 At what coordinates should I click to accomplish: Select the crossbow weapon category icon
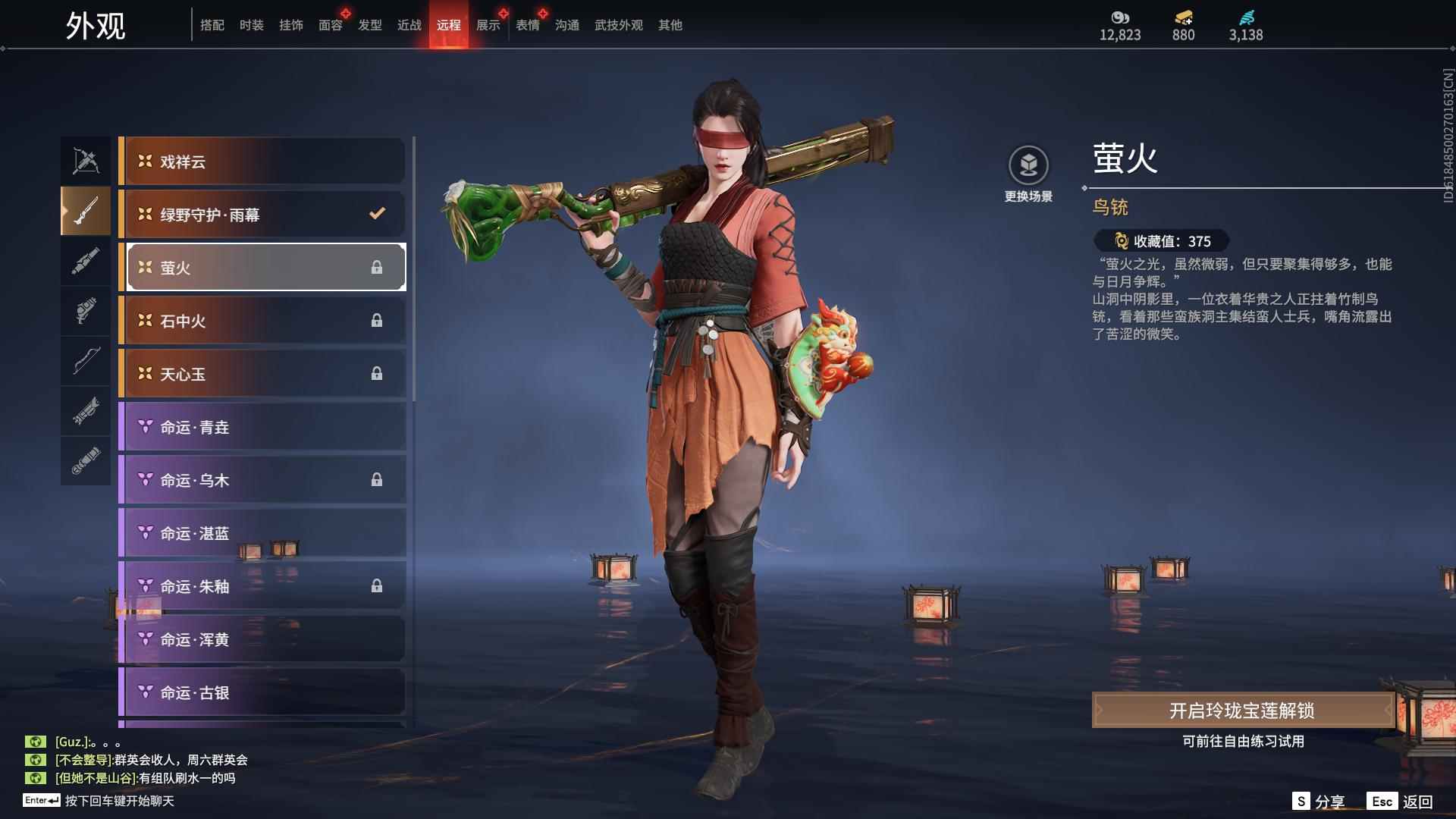(86, 161)
